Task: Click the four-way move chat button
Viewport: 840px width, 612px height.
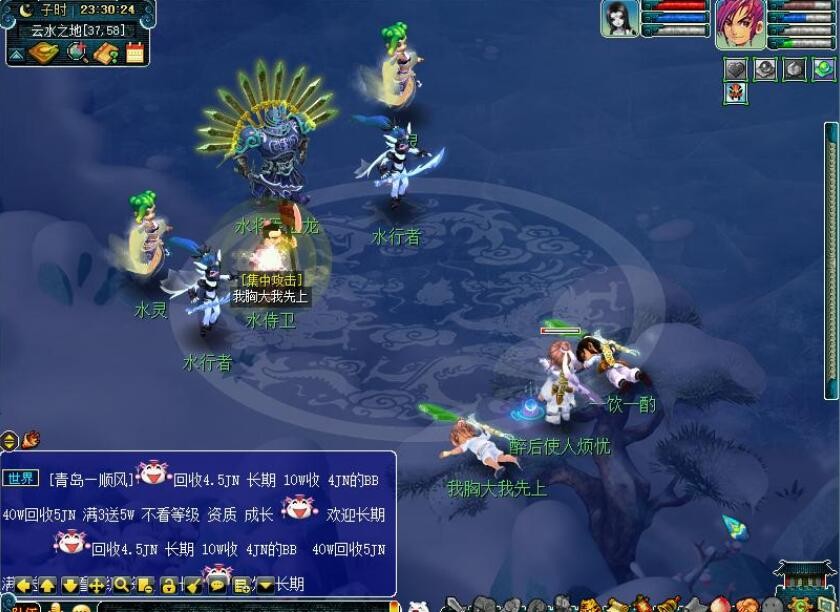Action: pyautogui.click(x=96, y=585)
